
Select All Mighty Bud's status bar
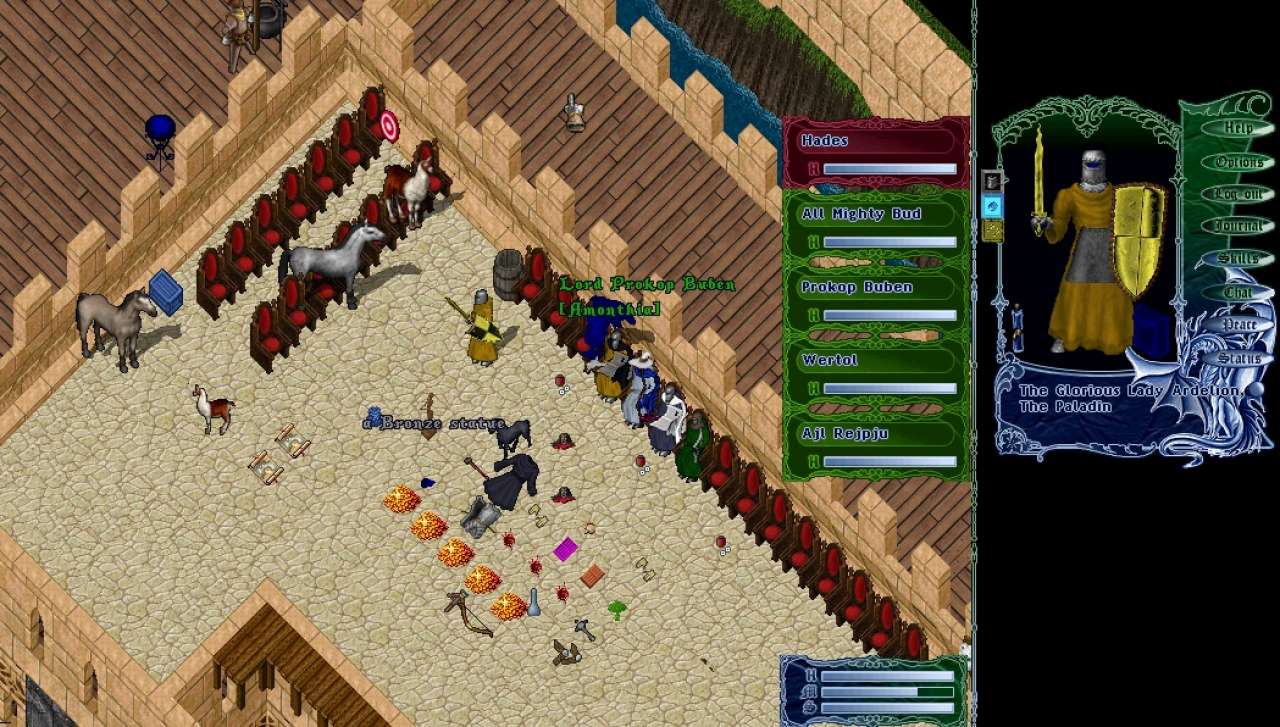876,226
